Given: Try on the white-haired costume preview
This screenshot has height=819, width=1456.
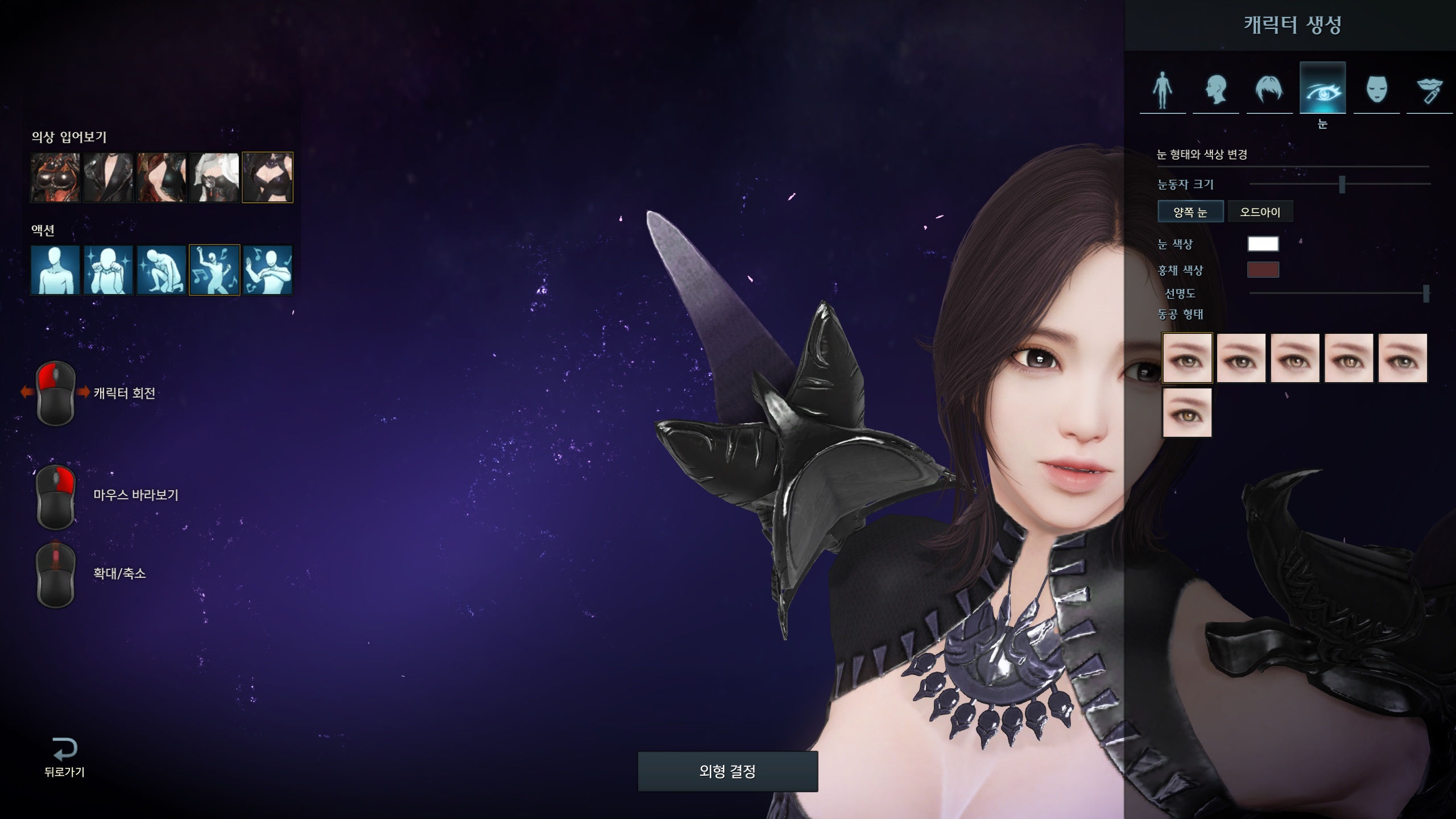Looking at the screenshot, I should [x=214, y=177].
